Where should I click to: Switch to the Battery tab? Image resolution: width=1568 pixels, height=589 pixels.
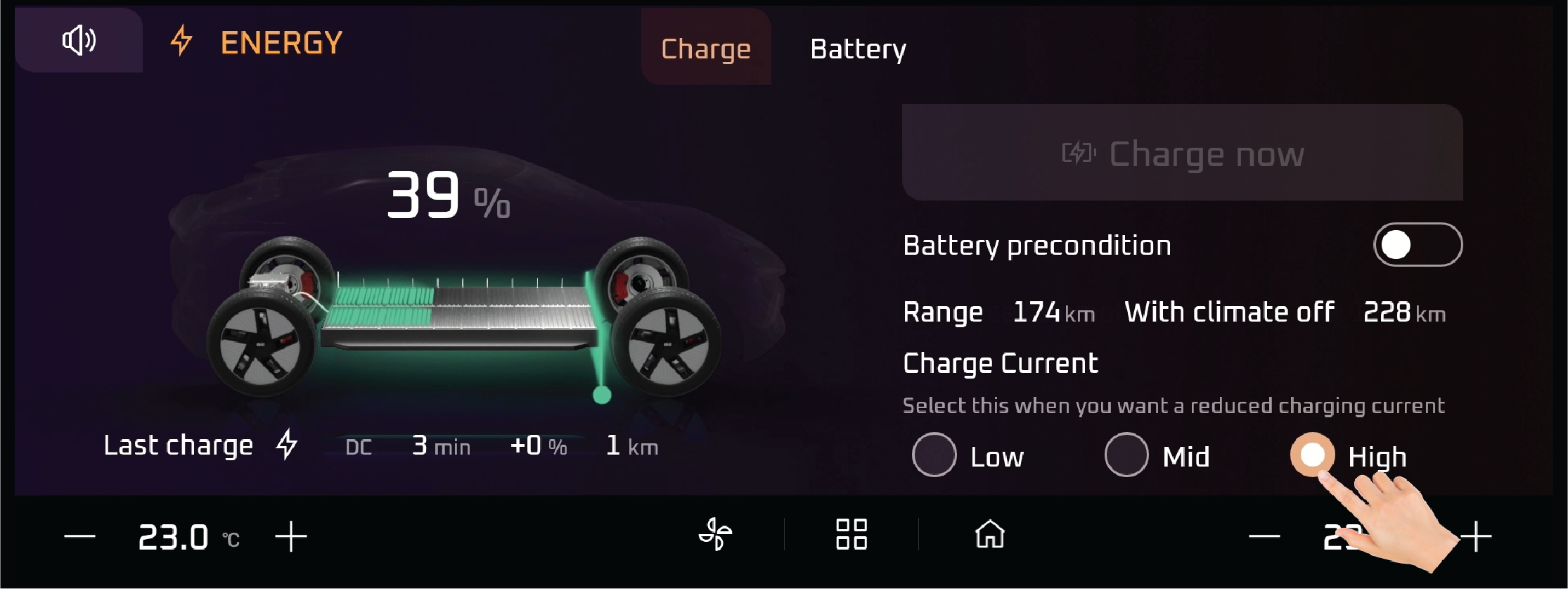[x=858, y=49]
